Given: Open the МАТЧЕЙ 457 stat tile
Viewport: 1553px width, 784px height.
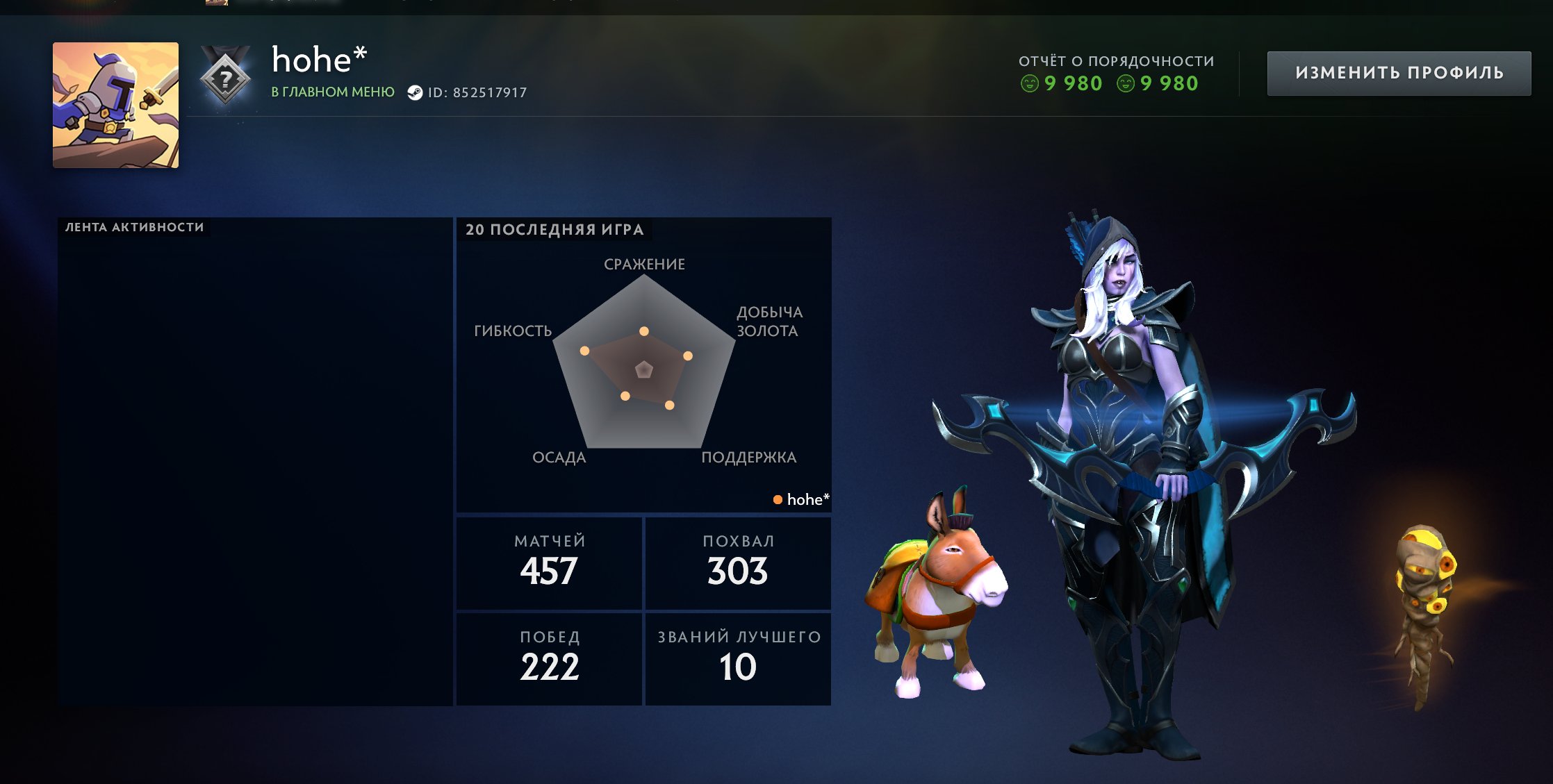Looking at the screenshot, I should (x=549, y=563).
